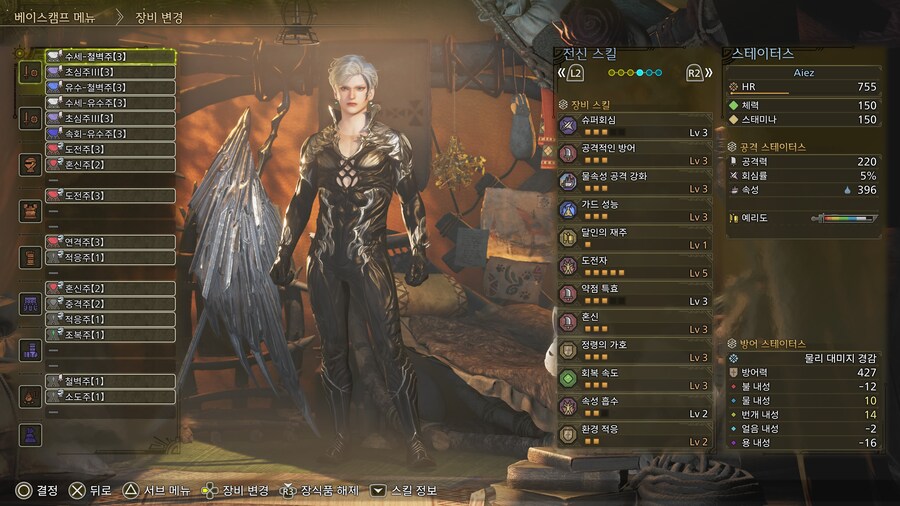The width and height of the screenshot is (900, 506).
Task: Select the 초복주[1] decoration
Action: tap(110, 335)
